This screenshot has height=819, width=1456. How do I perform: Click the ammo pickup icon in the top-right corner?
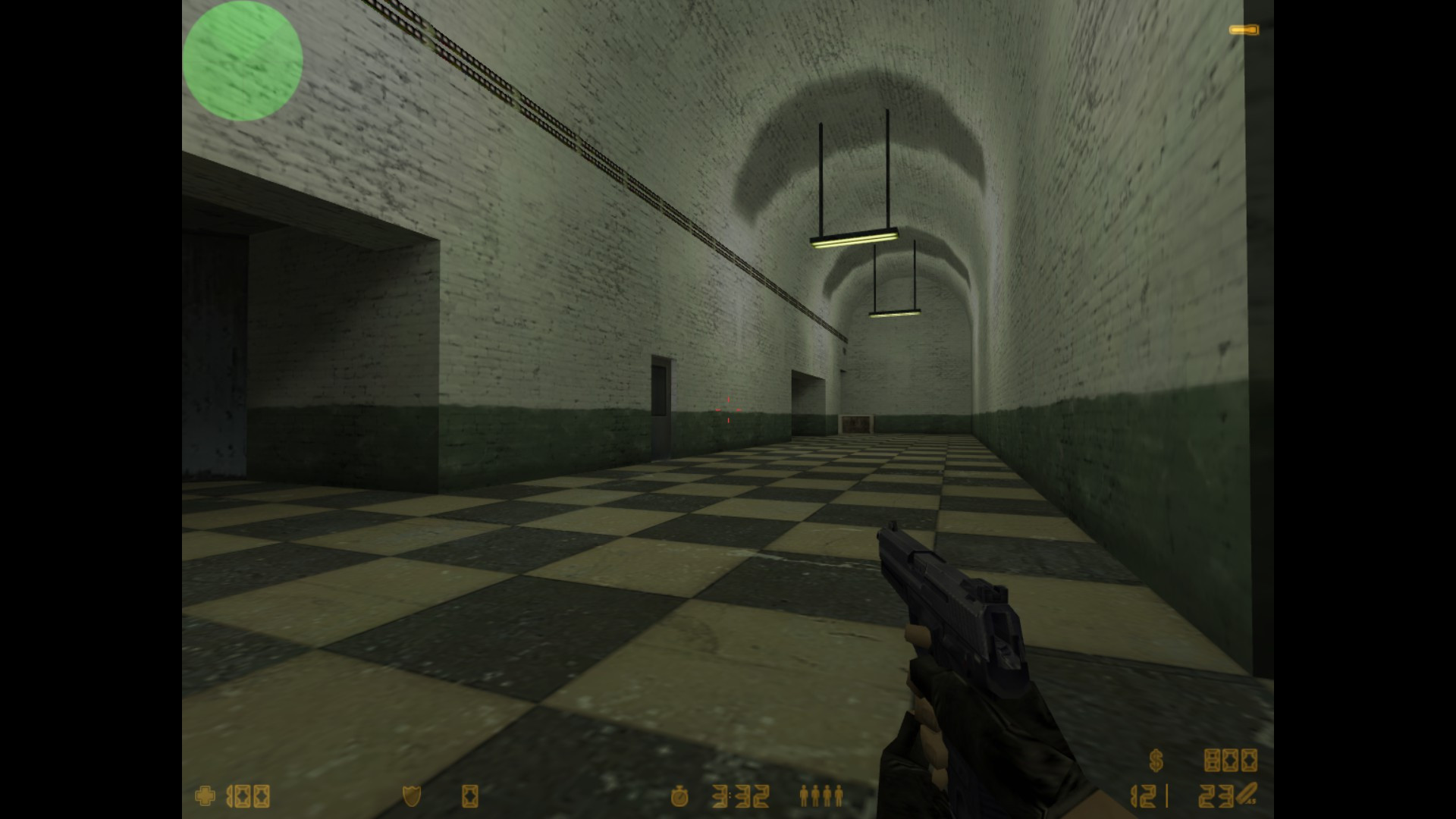tap(1243, 30)
